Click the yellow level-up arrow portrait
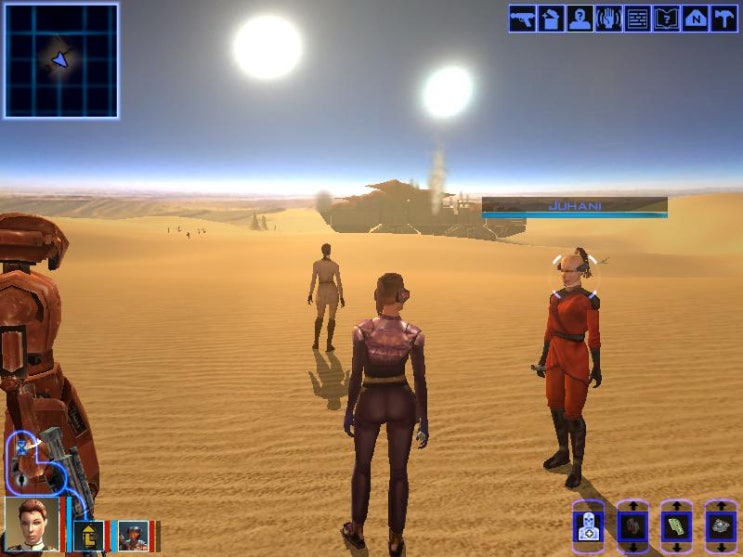This screenshot has width=743, height=557. tap(88, 535)
